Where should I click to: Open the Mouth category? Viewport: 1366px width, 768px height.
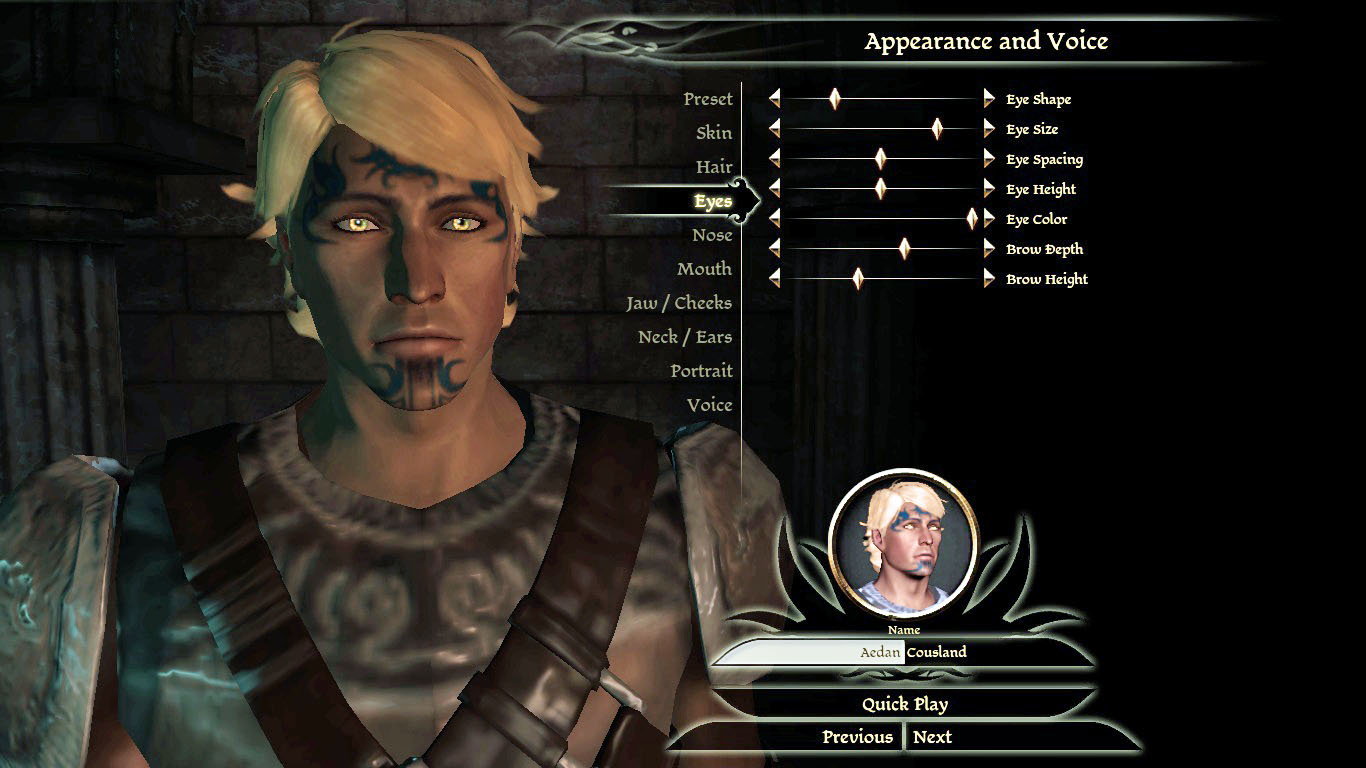click(704, 269)
